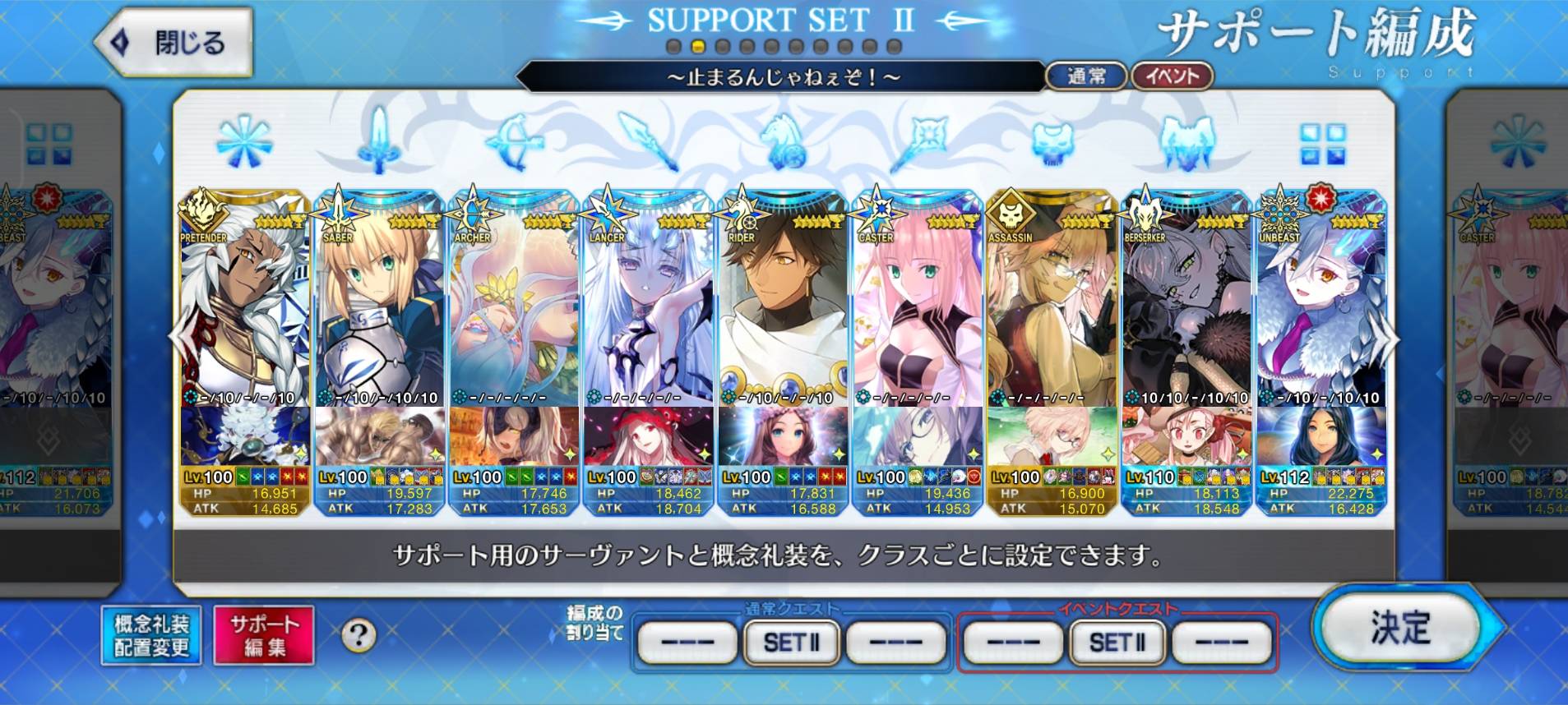The width and height of the screenshot is (1568, 705).
Task: Pick the Lancer support servant card
Action: [648, 312]
